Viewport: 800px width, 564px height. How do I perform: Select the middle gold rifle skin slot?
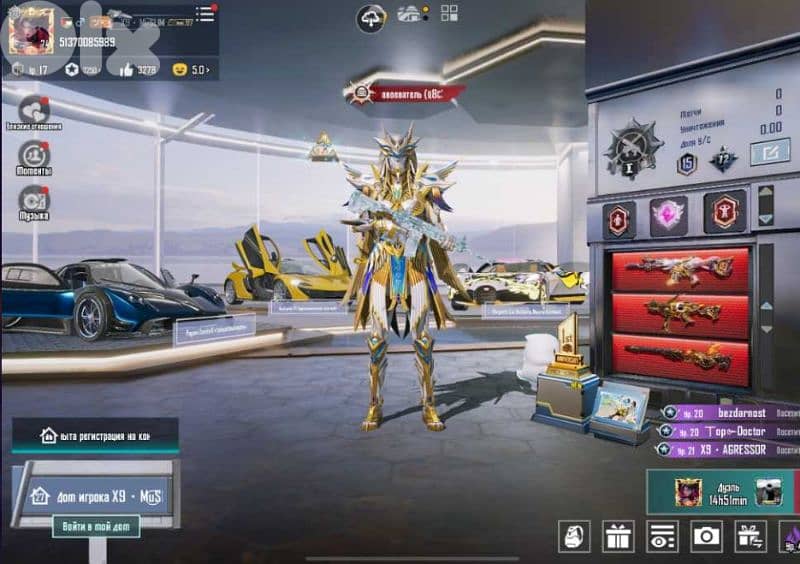[680, 313]
